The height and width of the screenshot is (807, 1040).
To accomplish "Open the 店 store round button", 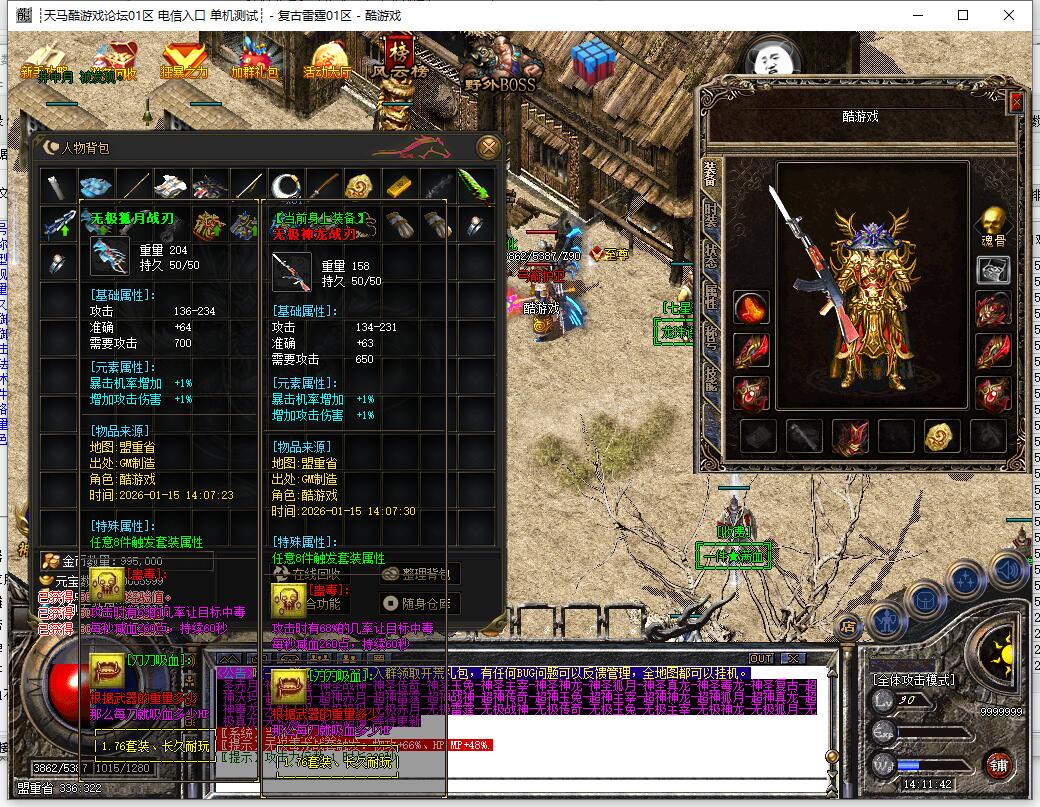I will [x=848, y=627].
